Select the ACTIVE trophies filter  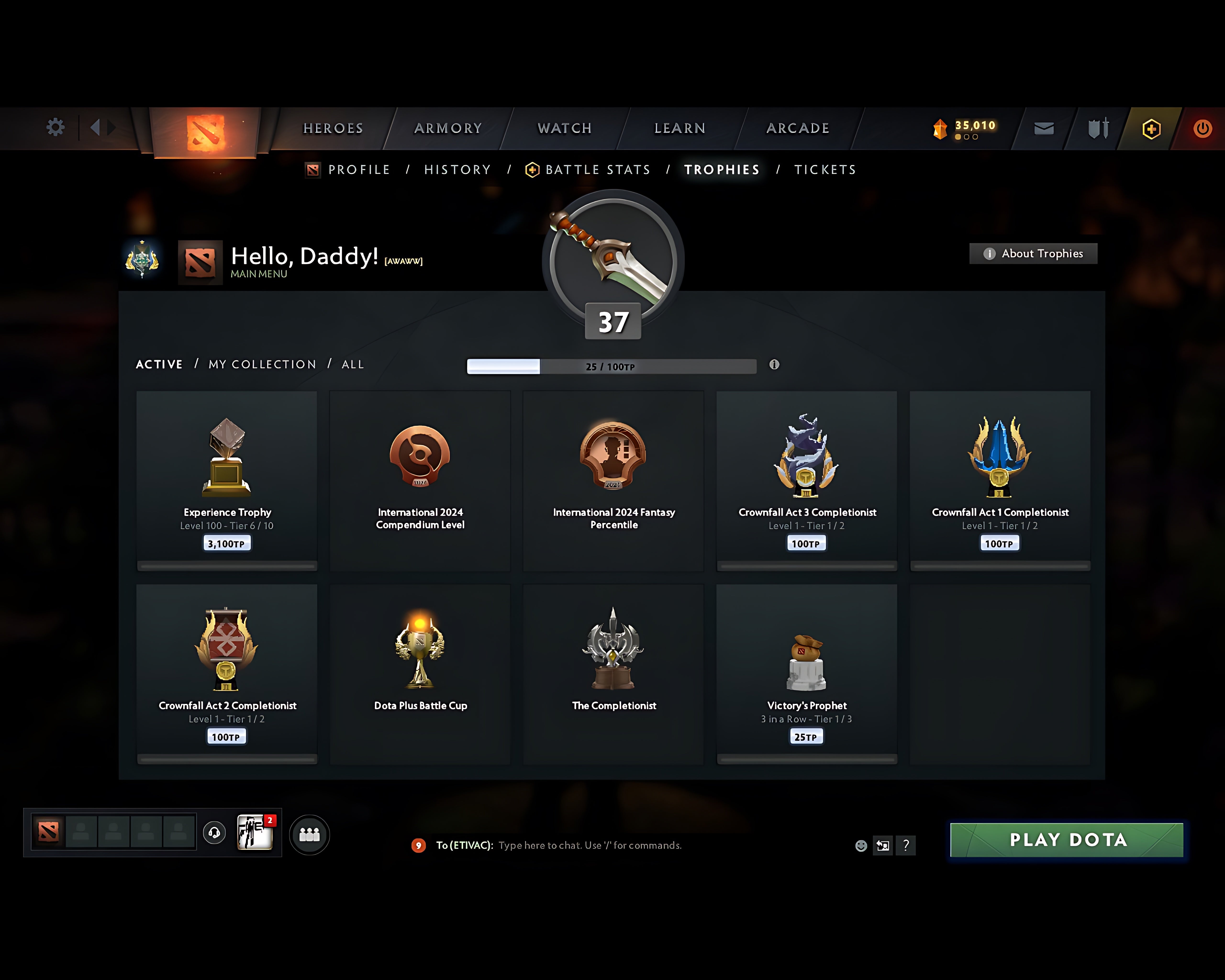(x=159, y=364)
